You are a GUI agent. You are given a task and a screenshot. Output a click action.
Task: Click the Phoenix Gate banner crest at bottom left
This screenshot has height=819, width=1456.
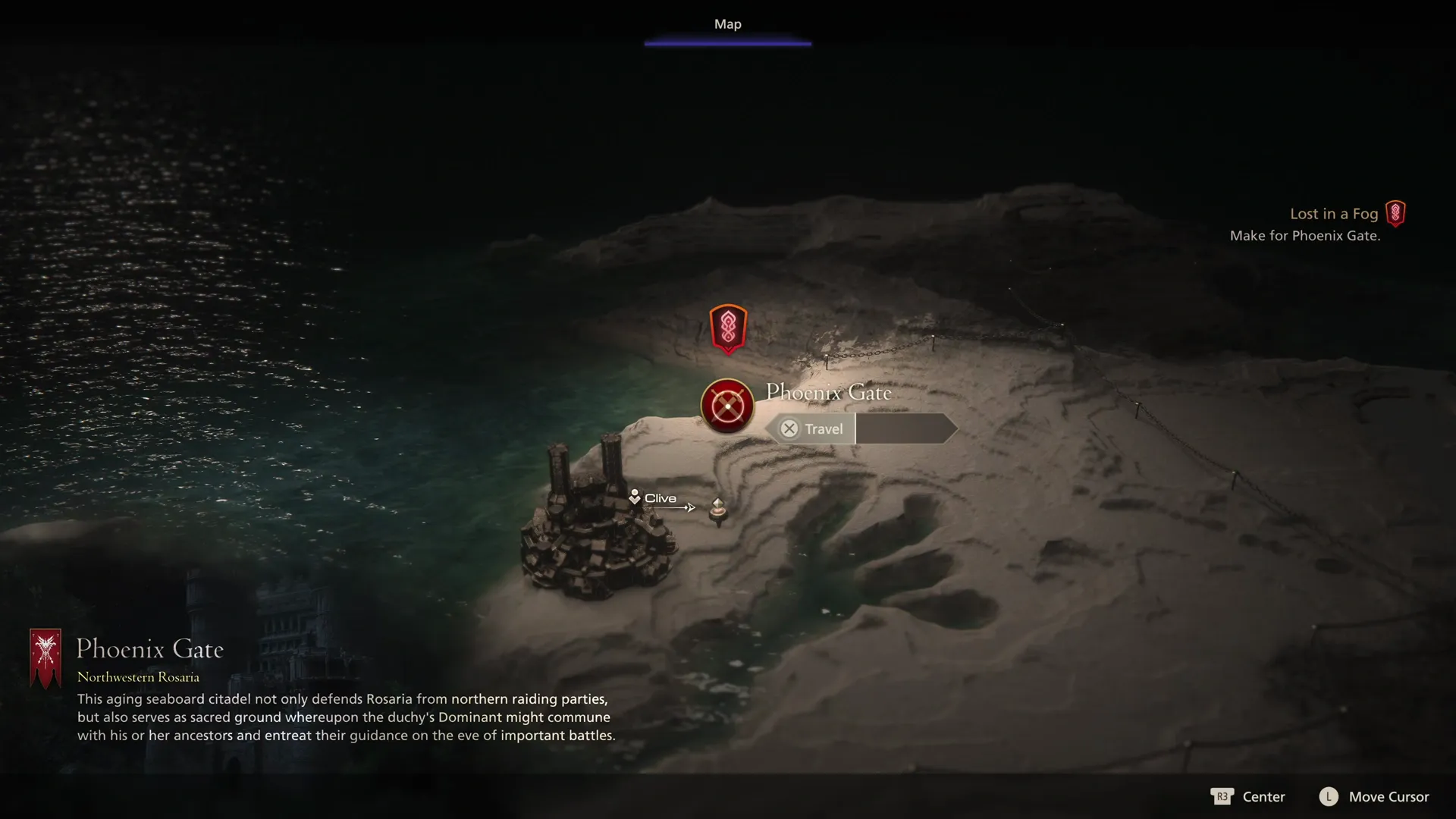point(45,658)
